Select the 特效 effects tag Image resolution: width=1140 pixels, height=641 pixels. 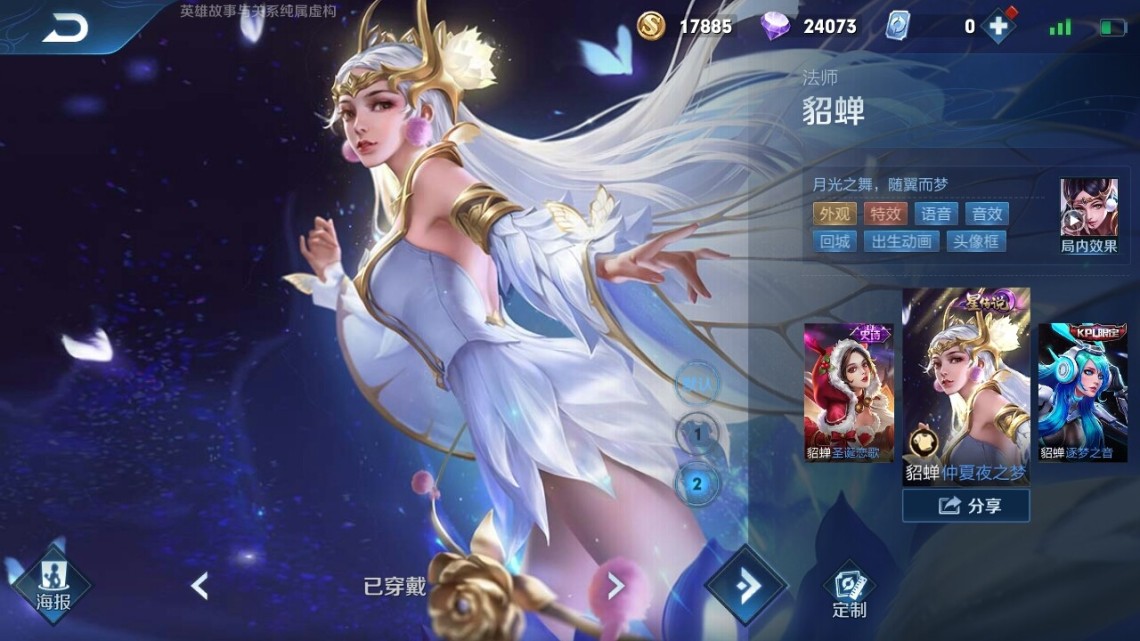(885, 213)
